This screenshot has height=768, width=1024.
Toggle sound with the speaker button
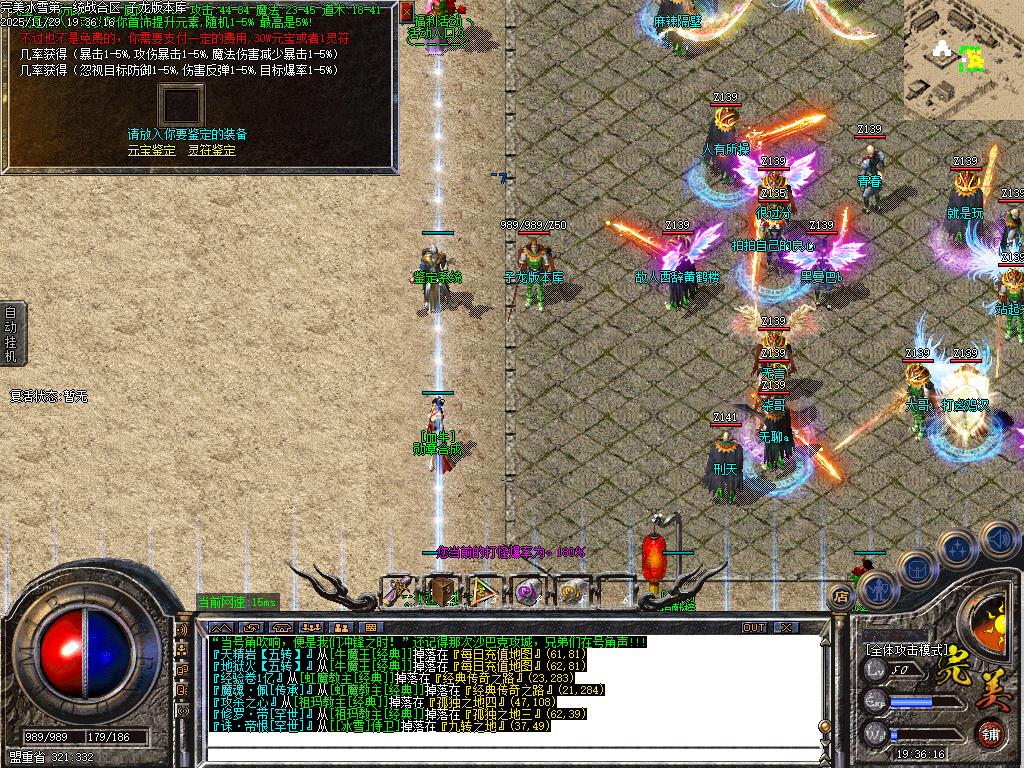pos(999,540)
